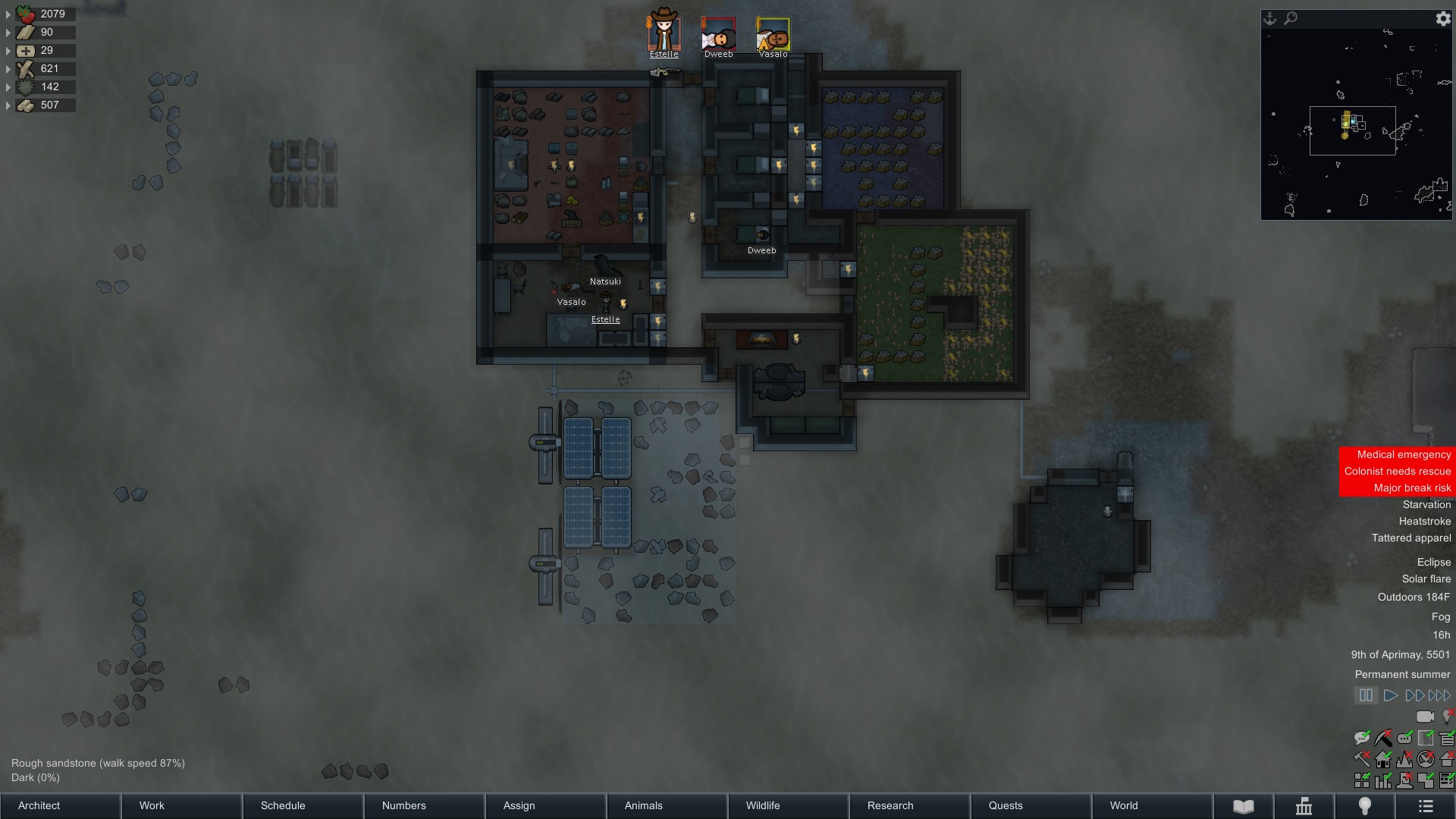
Task: Open the learning helper lightbulb icon
Action: click(1364, 805)
